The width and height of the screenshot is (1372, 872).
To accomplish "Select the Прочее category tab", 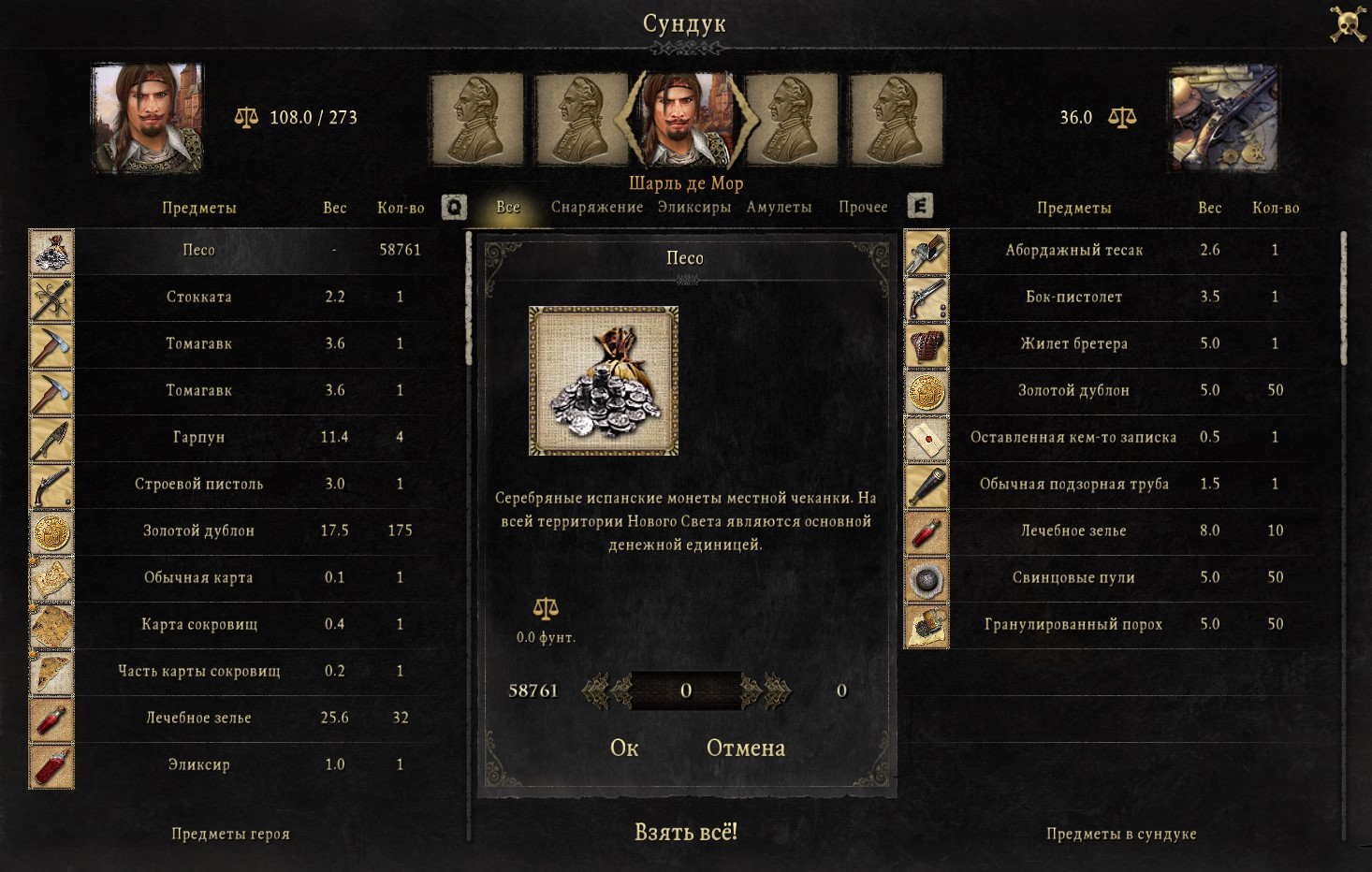I will pos(863,207).
